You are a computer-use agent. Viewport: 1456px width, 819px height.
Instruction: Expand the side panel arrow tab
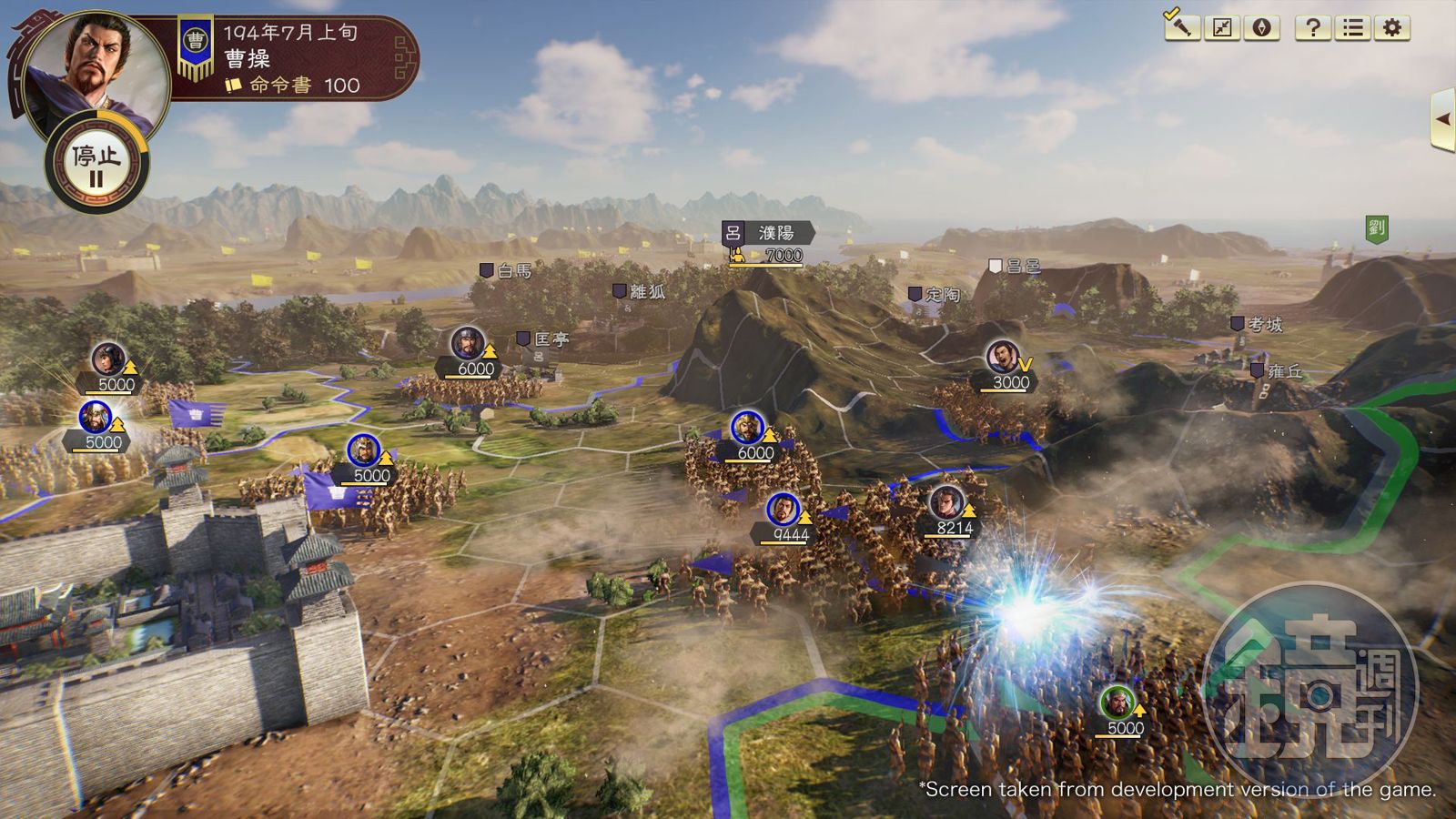point(1442,118)
